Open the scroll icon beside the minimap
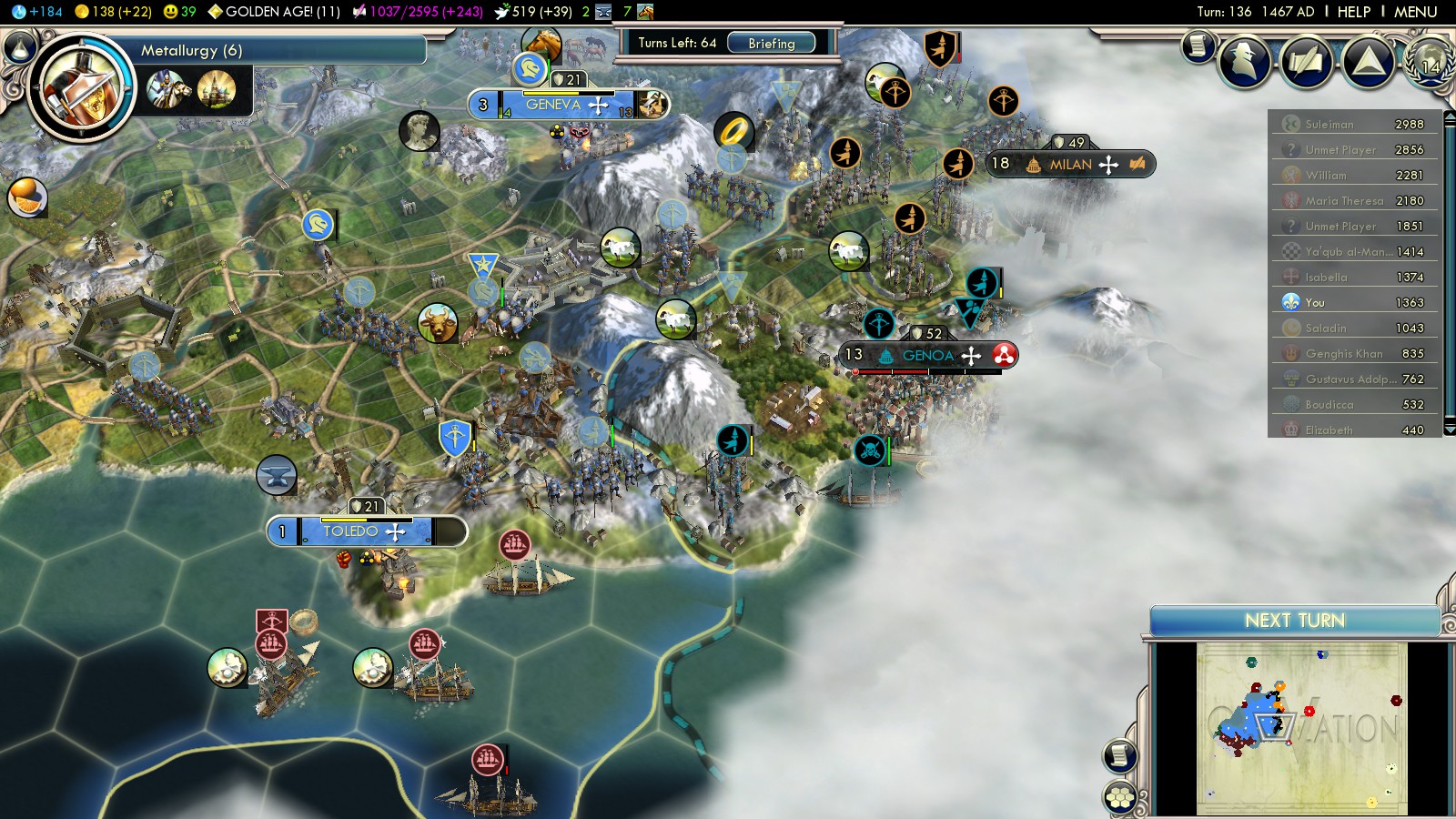The height and width of the screenshot is (819, 1456). pos(1120,755)
